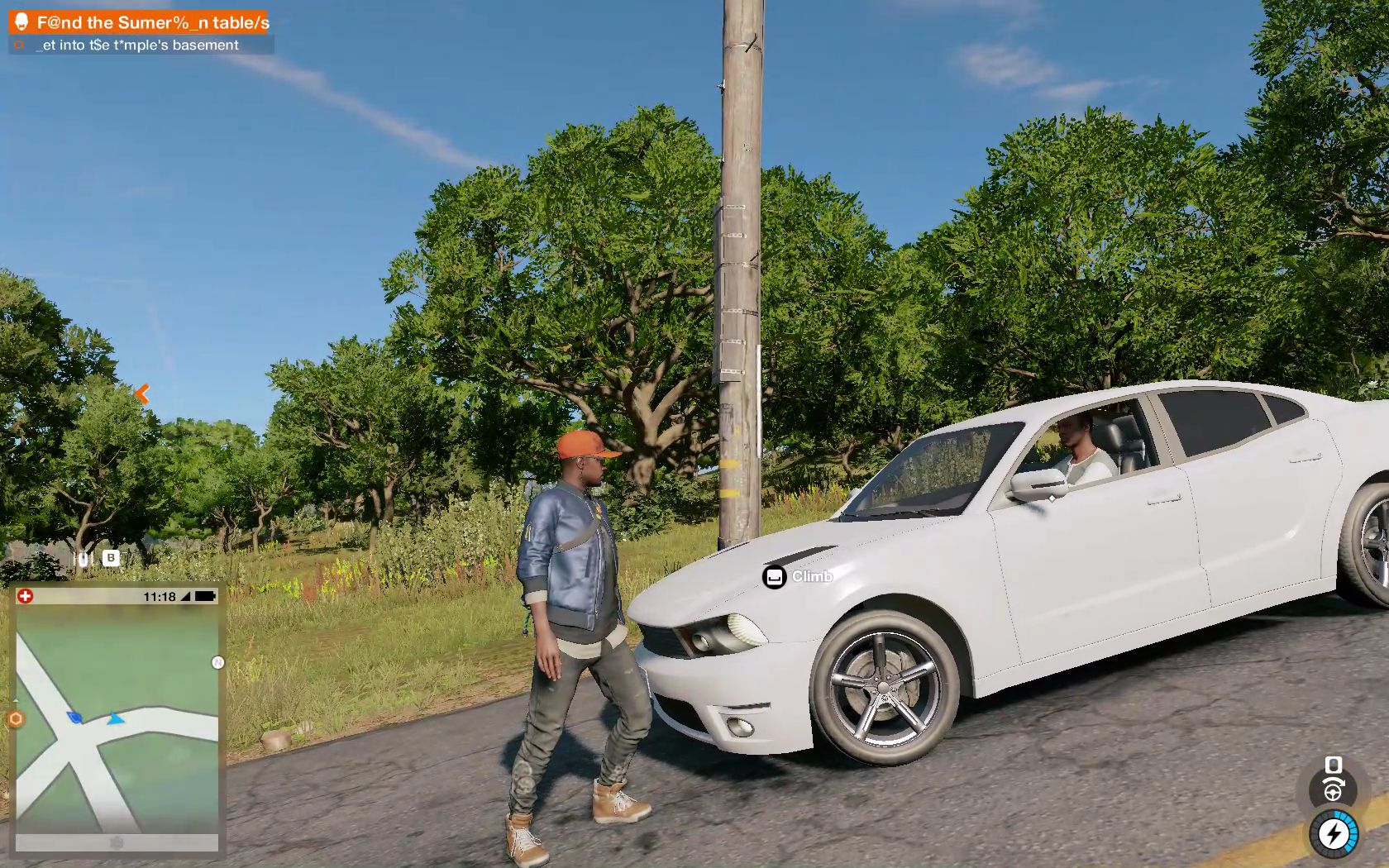Click the red health cross on the minimap
The height and width of the screenshot is (868, 1389).
(26, 596)
